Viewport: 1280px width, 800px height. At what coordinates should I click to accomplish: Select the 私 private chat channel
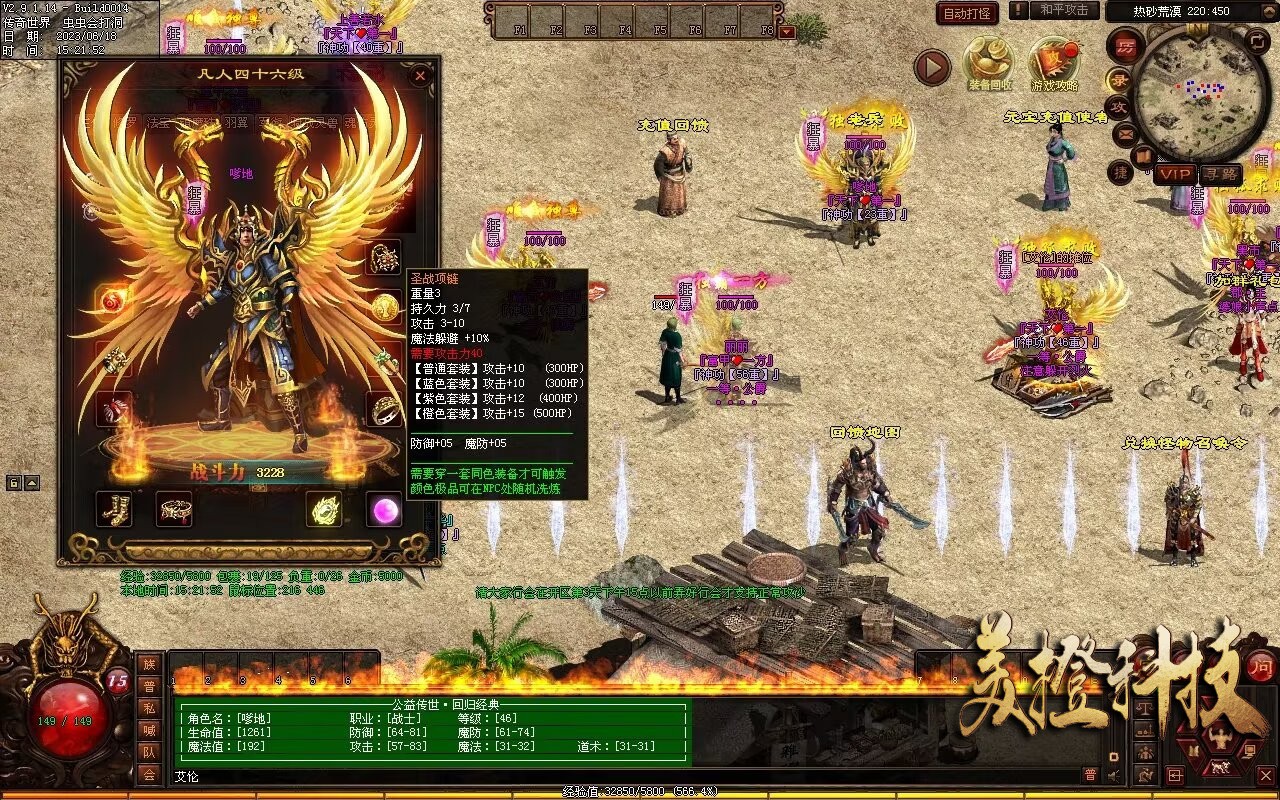pos(149,708)
